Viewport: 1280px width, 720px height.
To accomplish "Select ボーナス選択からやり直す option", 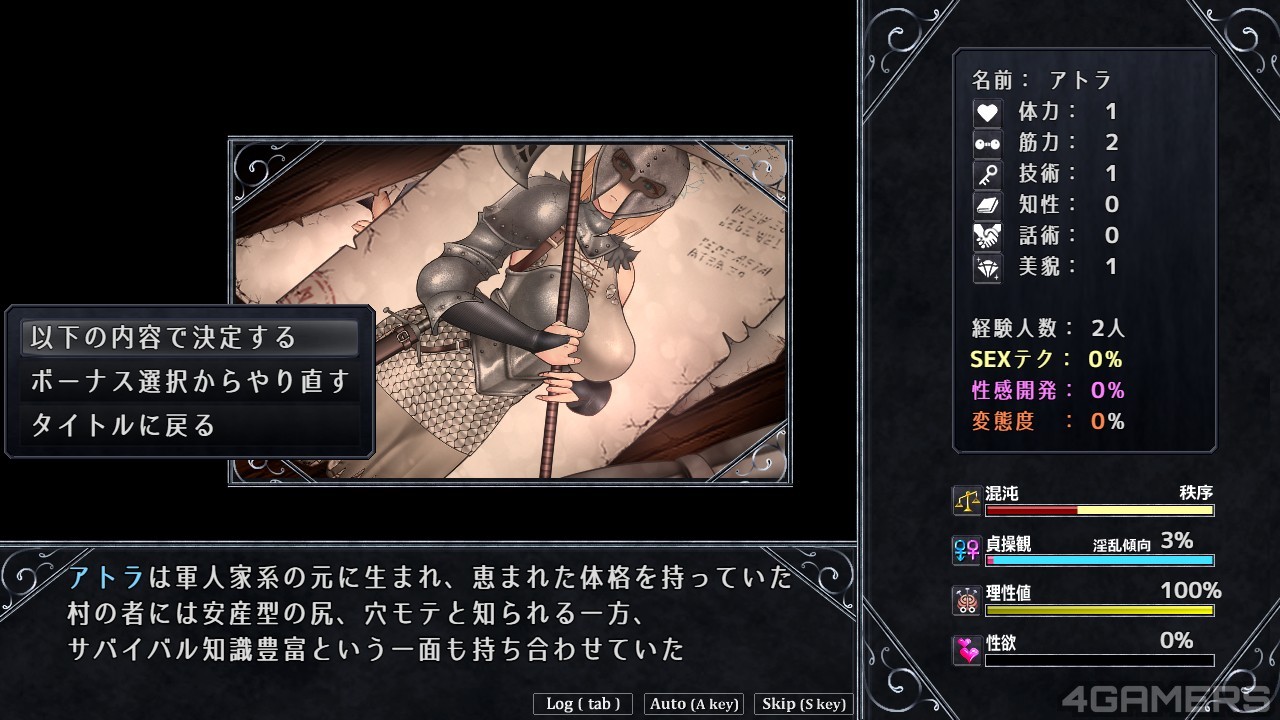I will [189, 382].
